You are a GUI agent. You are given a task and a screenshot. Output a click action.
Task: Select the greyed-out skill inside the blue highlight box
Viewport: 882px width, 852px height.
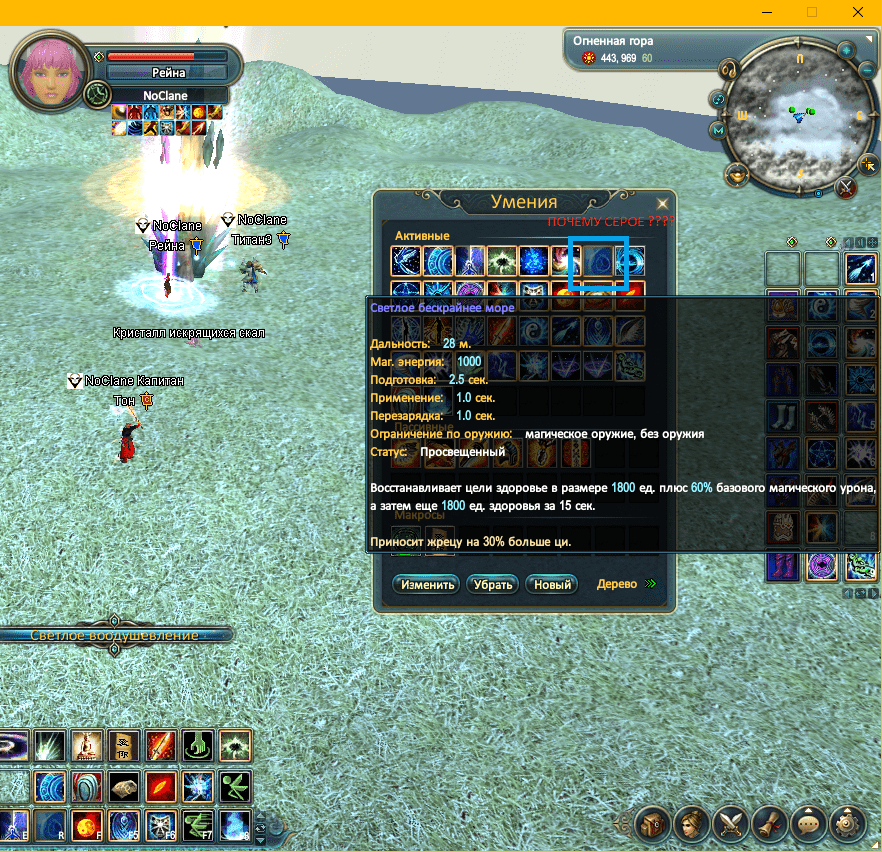coord(598,262)
